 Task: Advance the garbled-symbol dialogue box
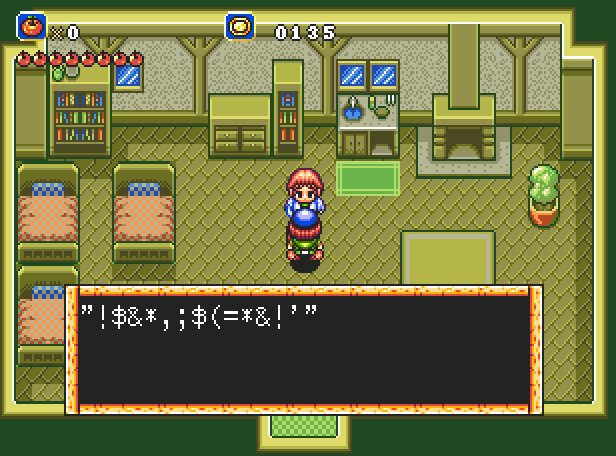click(304, 350)
